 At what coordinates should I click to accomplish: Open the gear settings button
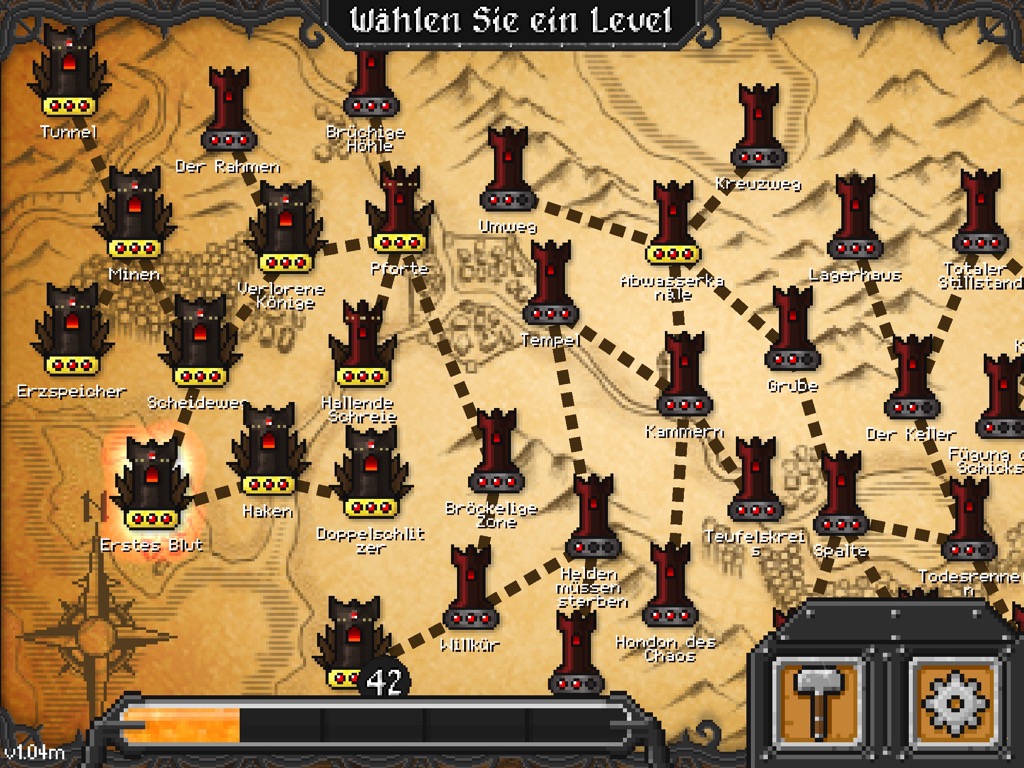click(954, 698)
